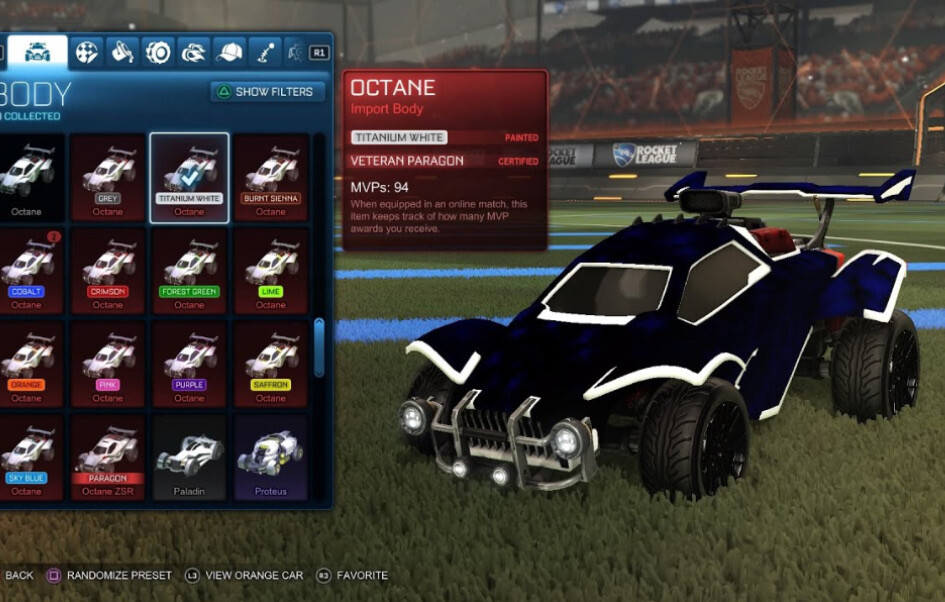Equip the Paladin car body
This screenshot has width=945, height=602.
pos(189,457)
